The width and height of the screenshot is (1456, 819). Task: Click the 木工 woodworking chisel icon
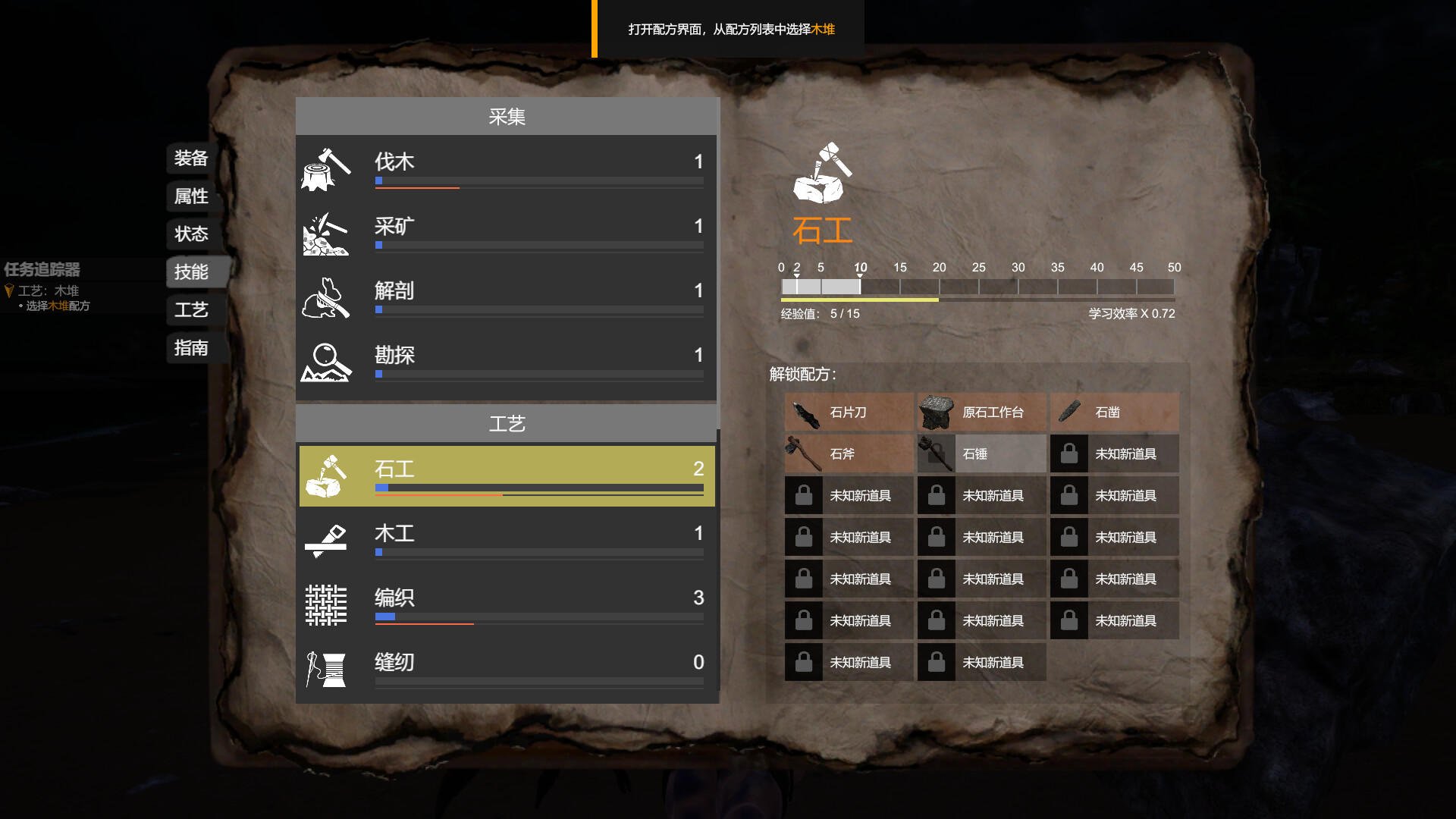coord(327,541)
